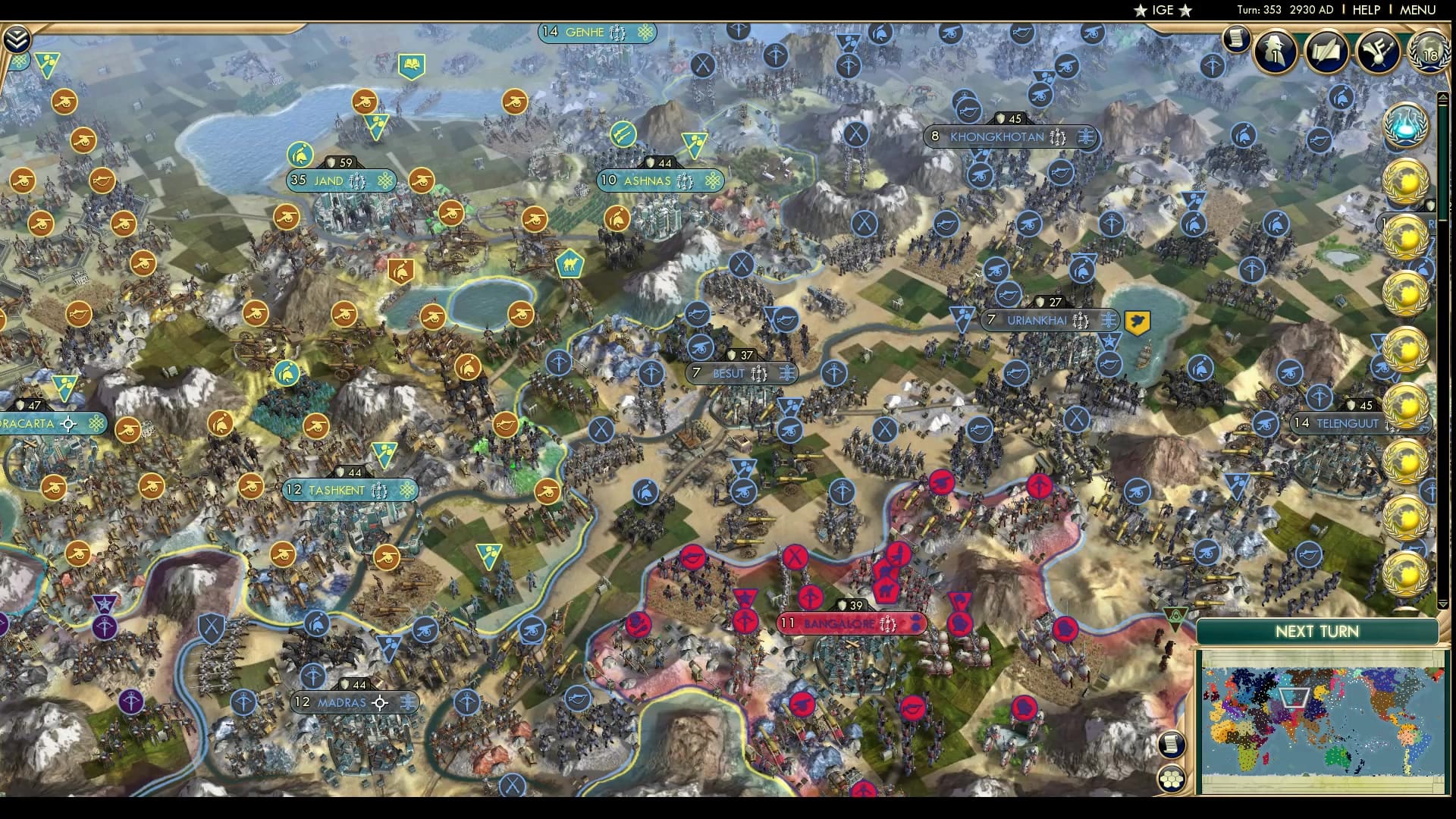The image size is (1456, 819).
Task: Click the flower icon beside the minimap
Action: [1172, 778]
